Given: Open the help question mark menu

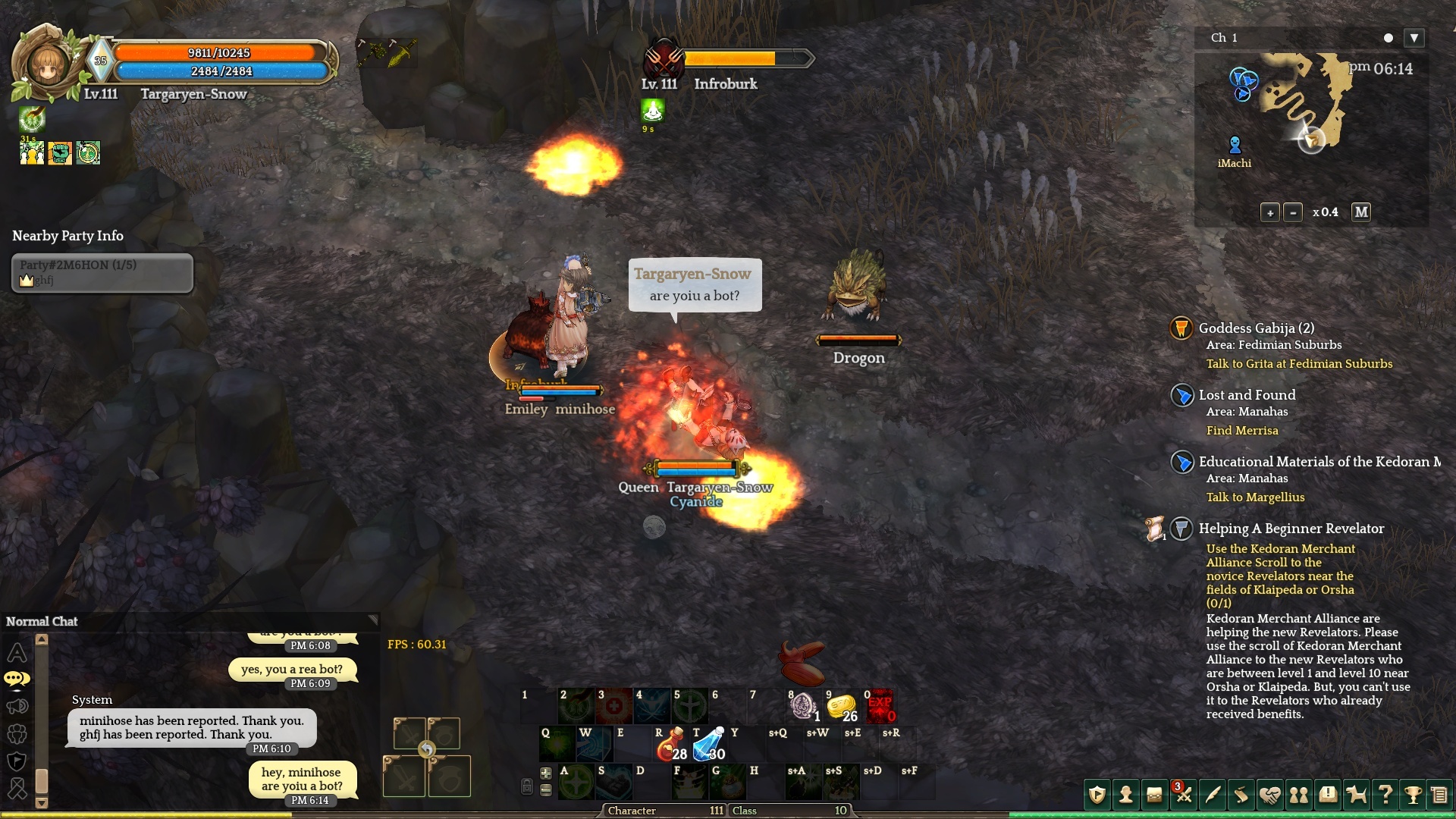Looking at the screenshot, I should [1385, 795].
